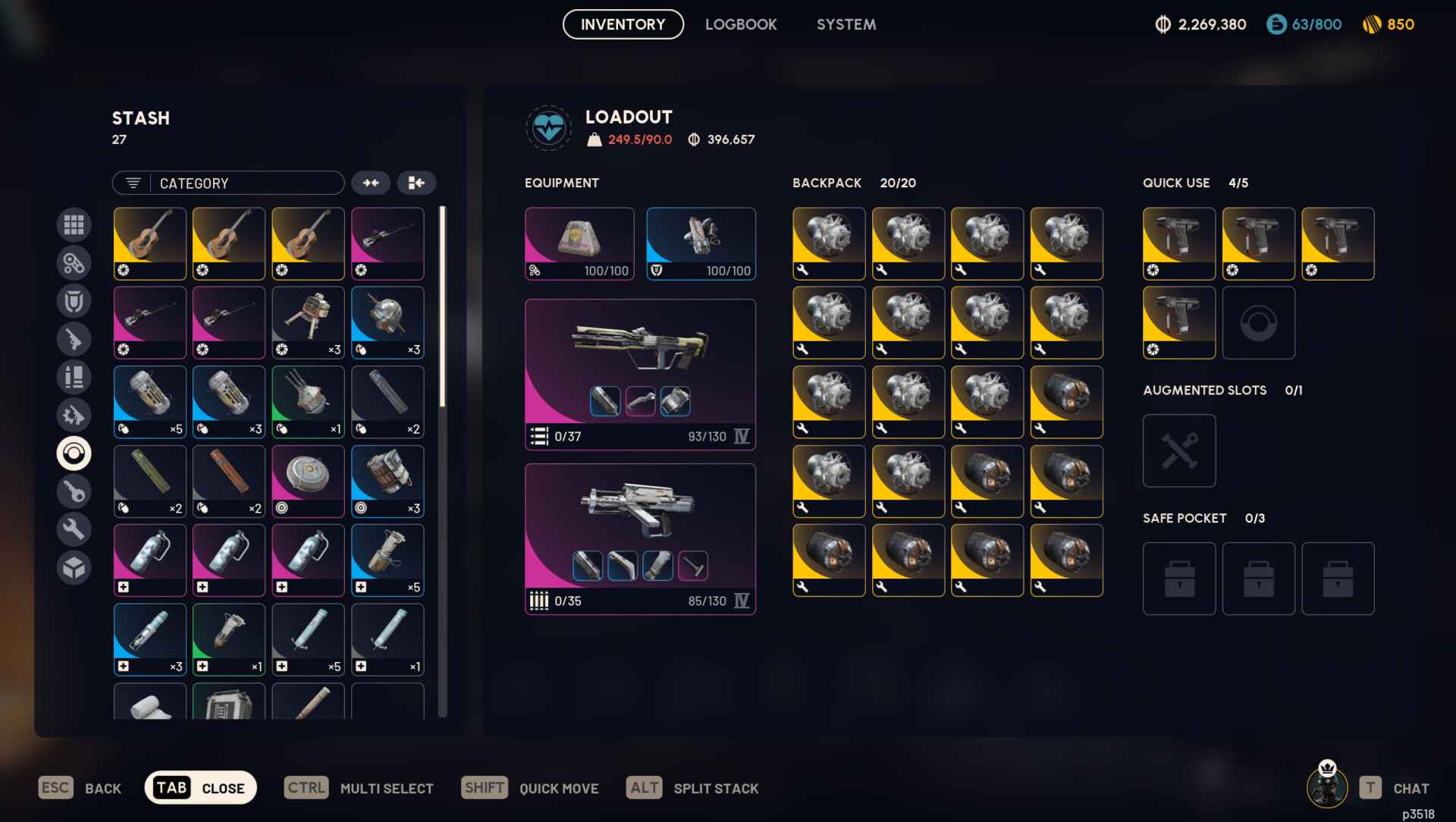The height and width of the screenshot is (822, 1456).
Task: Switch to the LOGBOOK tab
Action: click(741, 24)
